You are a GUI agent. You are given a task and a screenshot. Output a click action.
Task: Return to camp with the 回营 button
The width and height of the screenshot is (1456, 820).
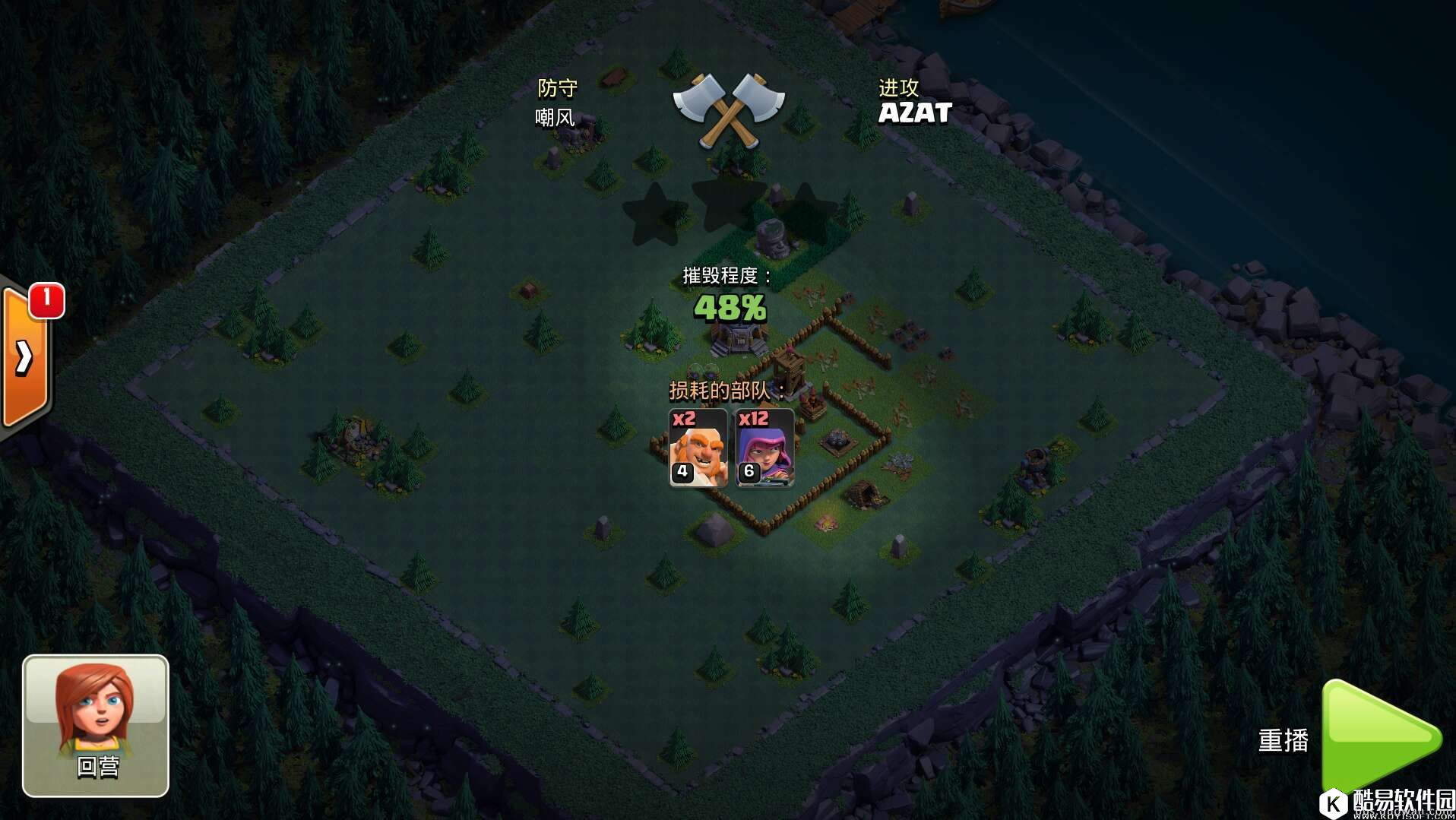pyautogui.click(x=96, y=725)
